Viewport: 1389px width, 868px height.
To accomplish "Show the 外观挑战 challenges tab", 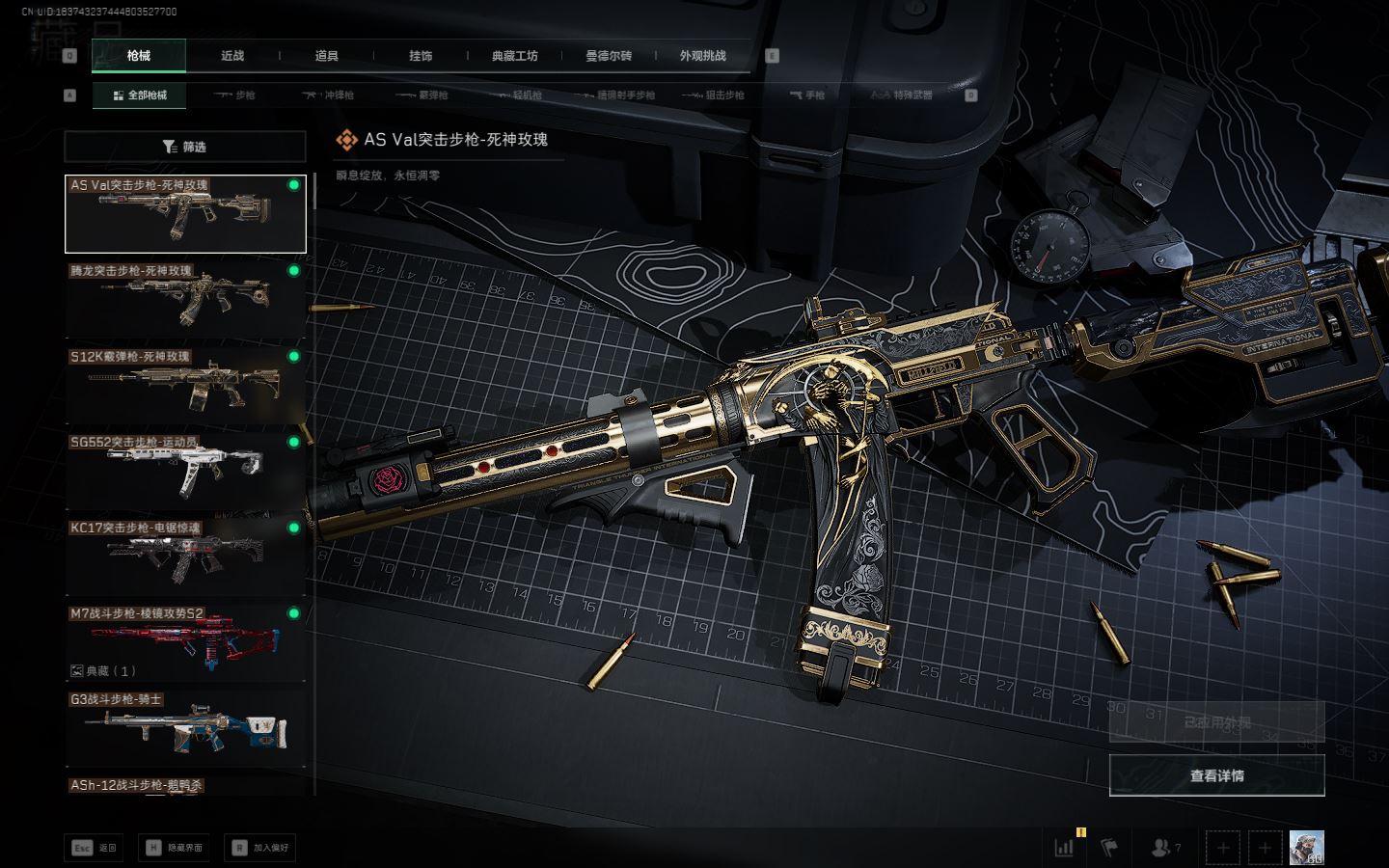I will coord(702,56).
